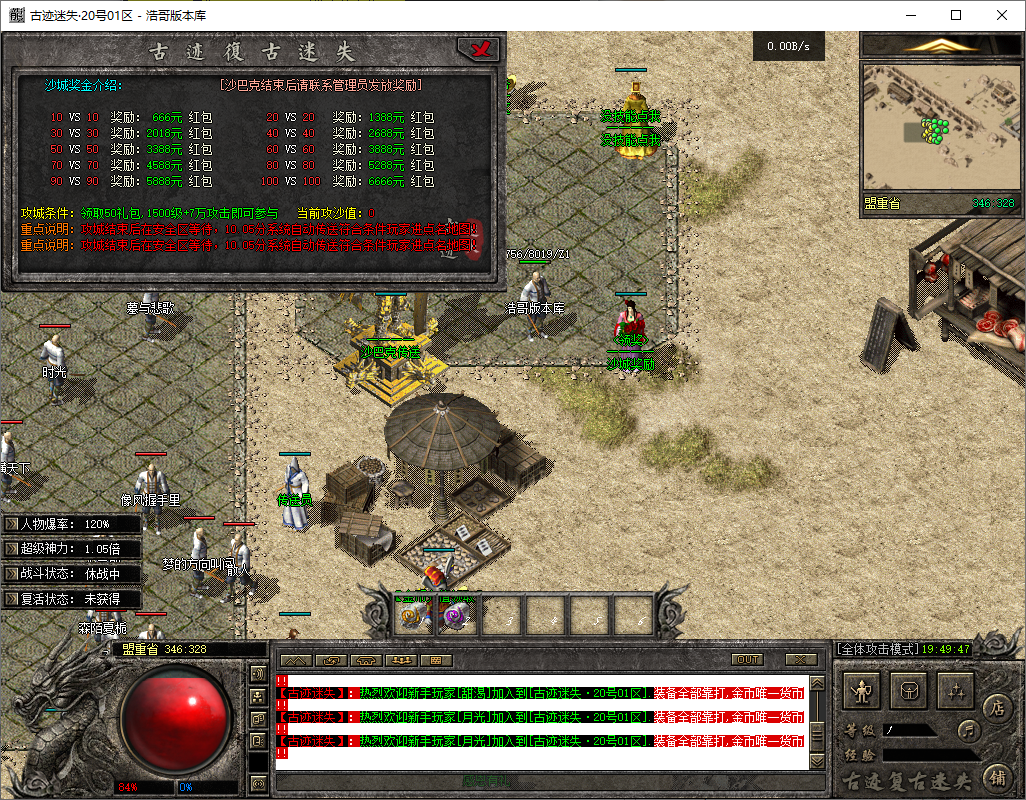Maximize the game window
The width and height of the screenshot is (1026, 800).
956,15
